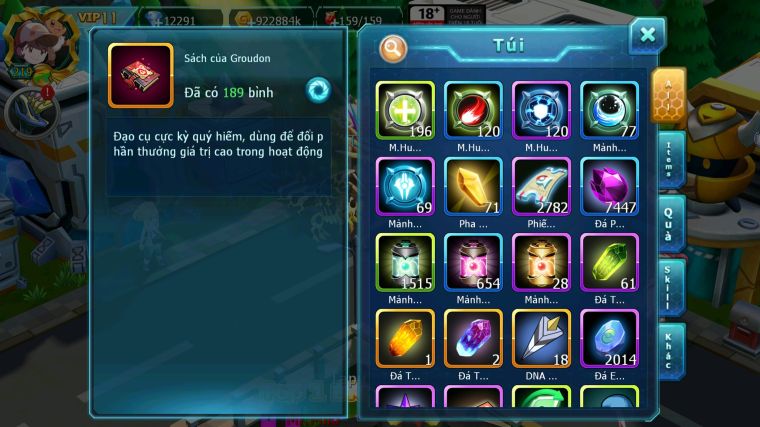Viewport: 760px width, 427px height.
Task: Click the blue swirl button beside Sách của Groudon
Action: pyautogui.click(x=319, y=88)
